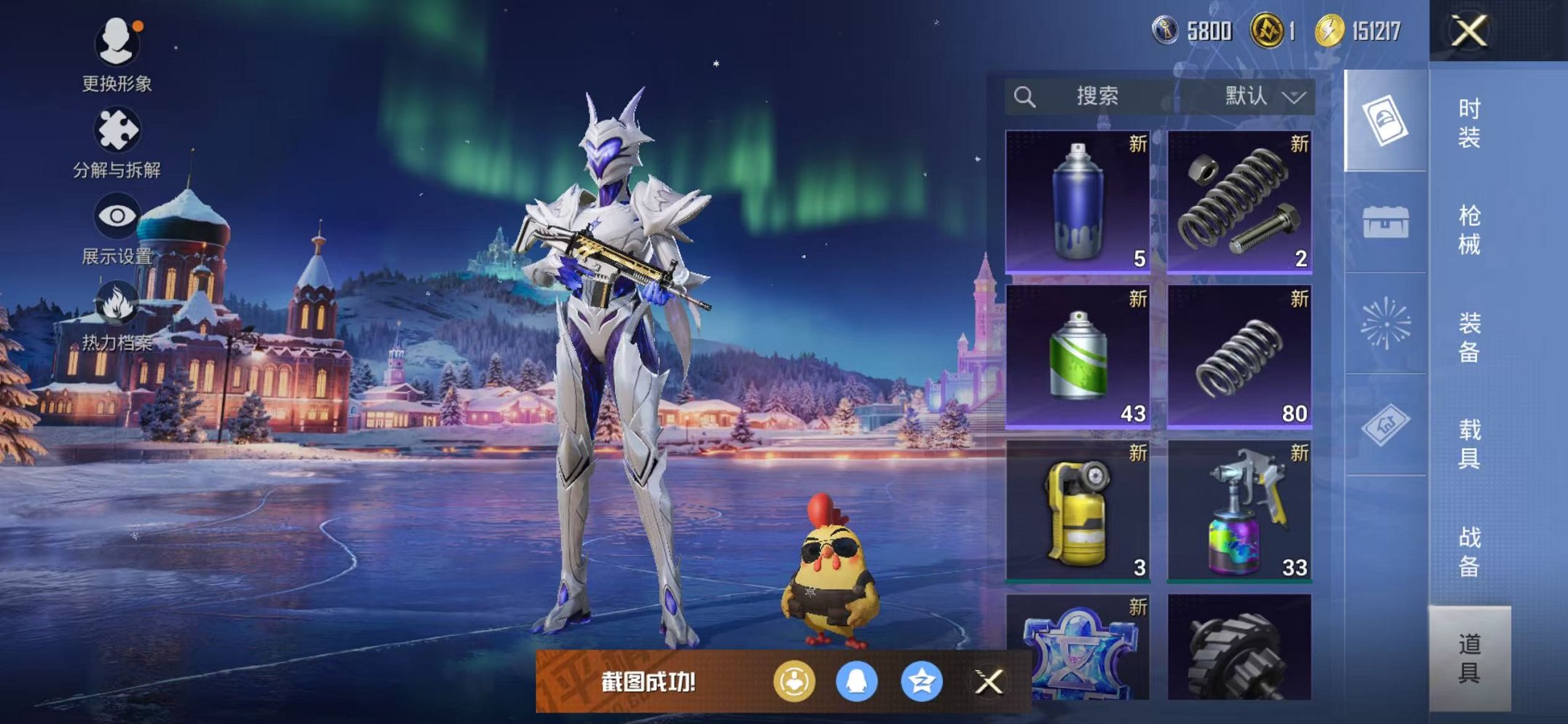Share screenshot via the QQ penguin icon
The height and width of the screenshot is (724, 1568).
[x=856, y=682]
